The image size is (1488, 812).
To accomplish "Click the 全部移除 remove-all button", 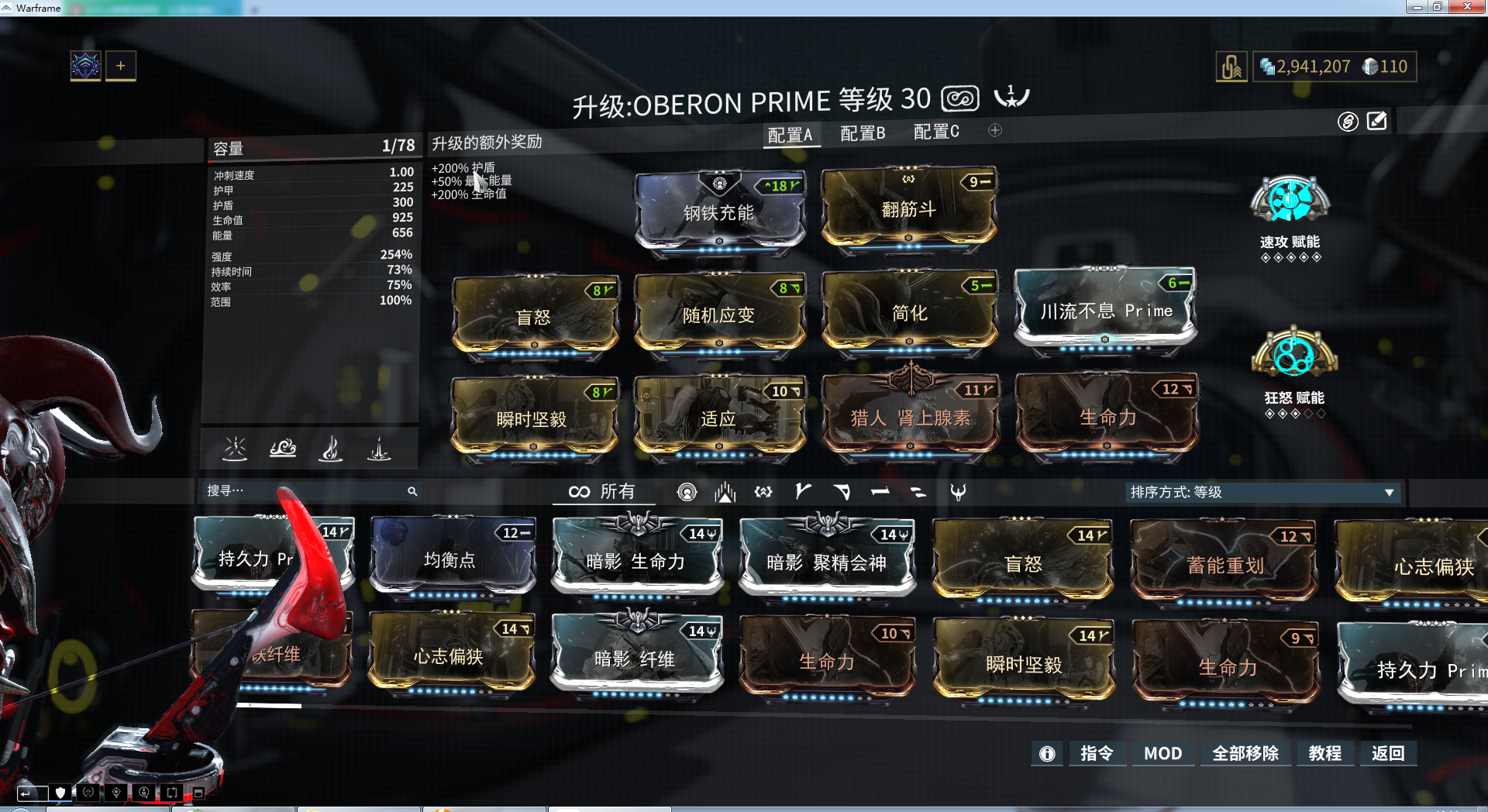I will (1245, 753).
